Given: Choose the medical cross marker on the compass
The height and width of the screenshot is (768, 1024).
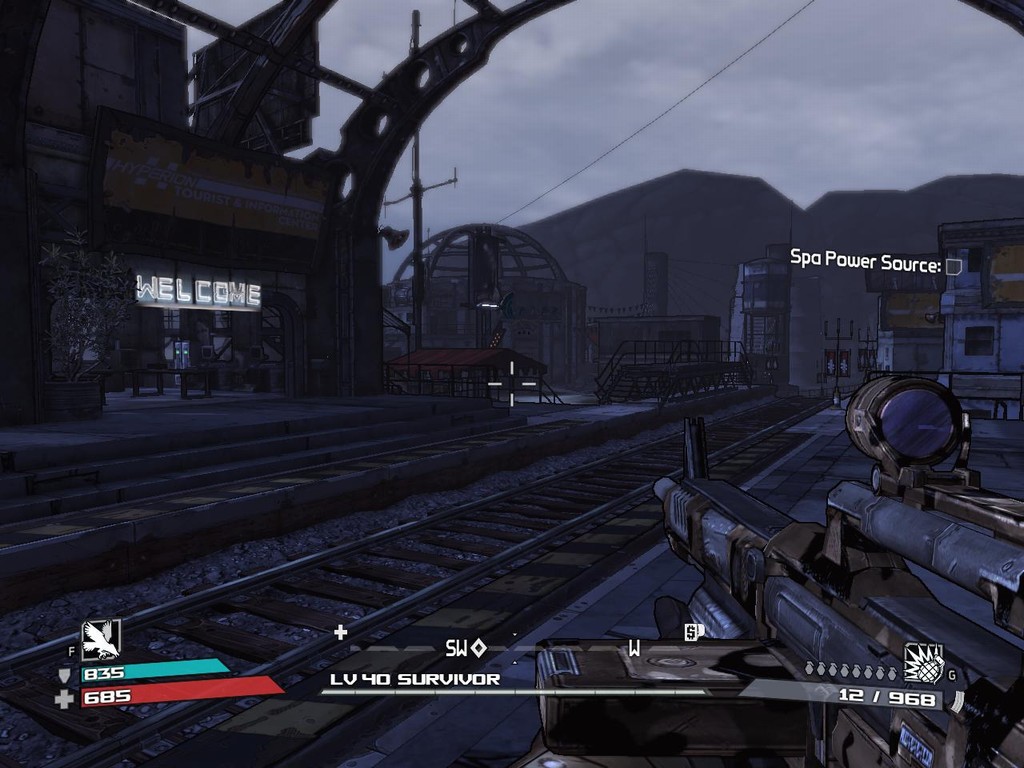Looking at the screenshot, I should (340, 631).
